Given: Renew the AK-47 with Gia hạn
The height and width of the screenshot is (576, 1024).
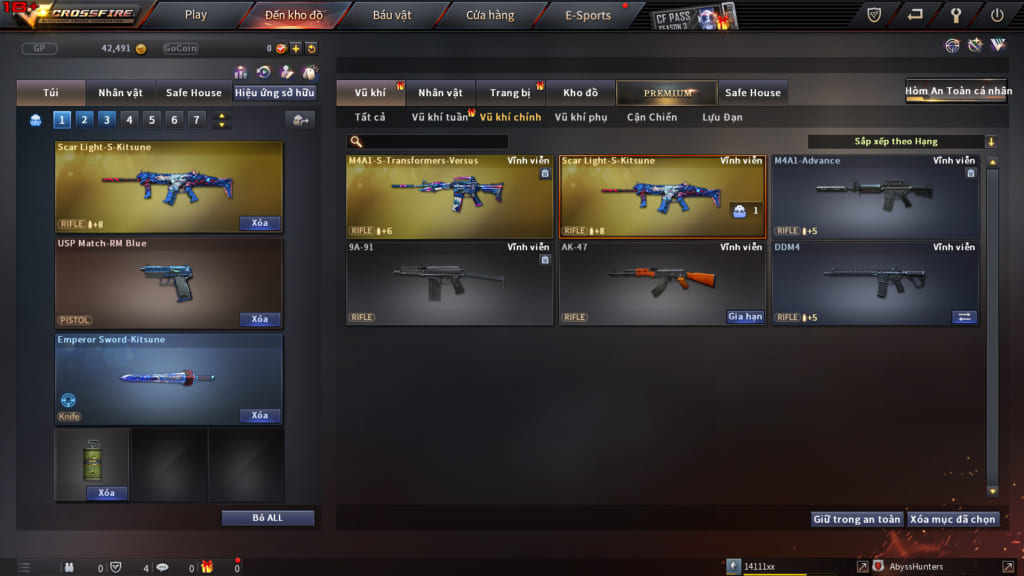Looking at the screenshot, I should (745, 317).
